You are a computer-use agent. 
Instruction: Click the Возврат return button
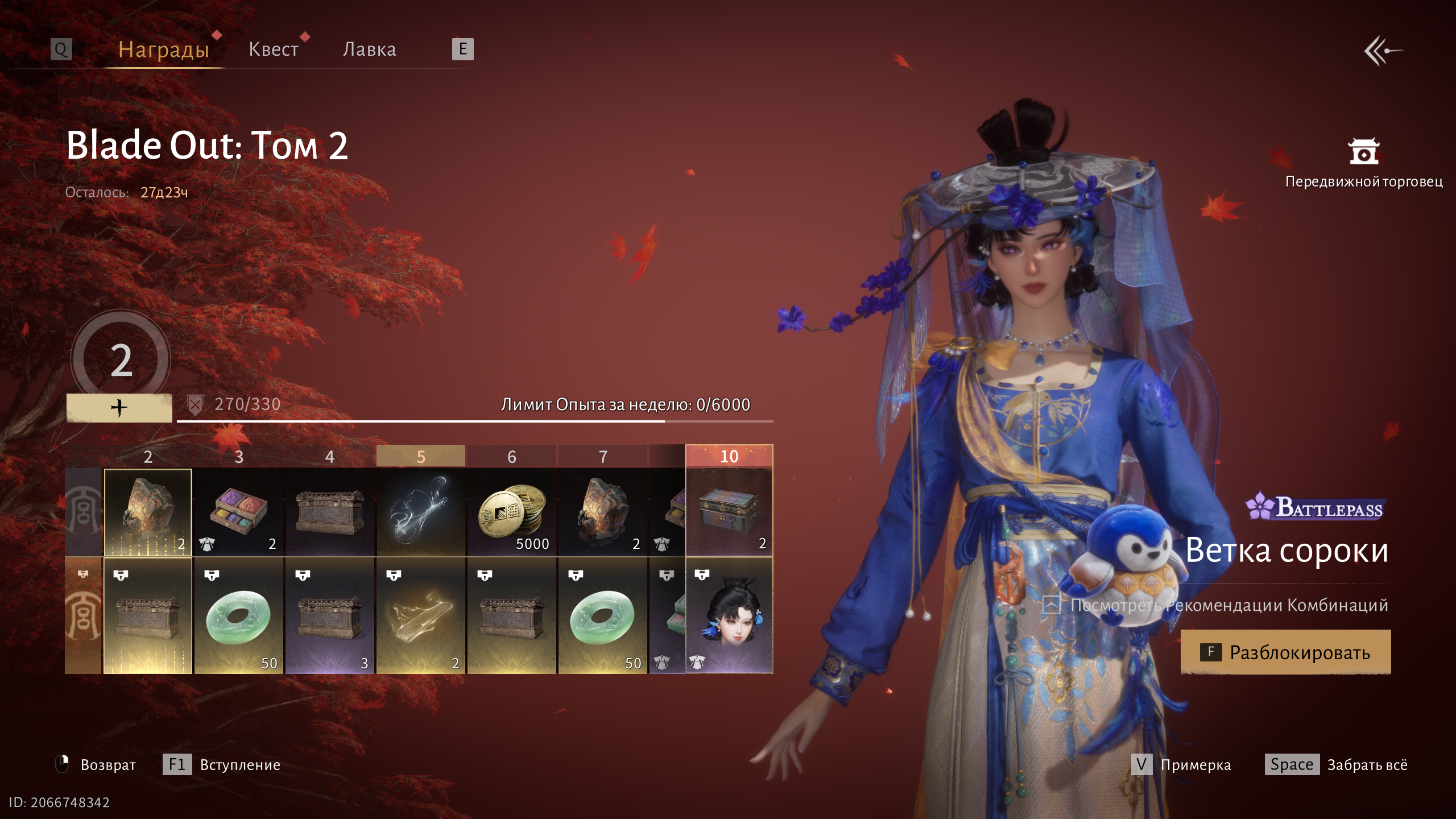(x=96, y=764)
